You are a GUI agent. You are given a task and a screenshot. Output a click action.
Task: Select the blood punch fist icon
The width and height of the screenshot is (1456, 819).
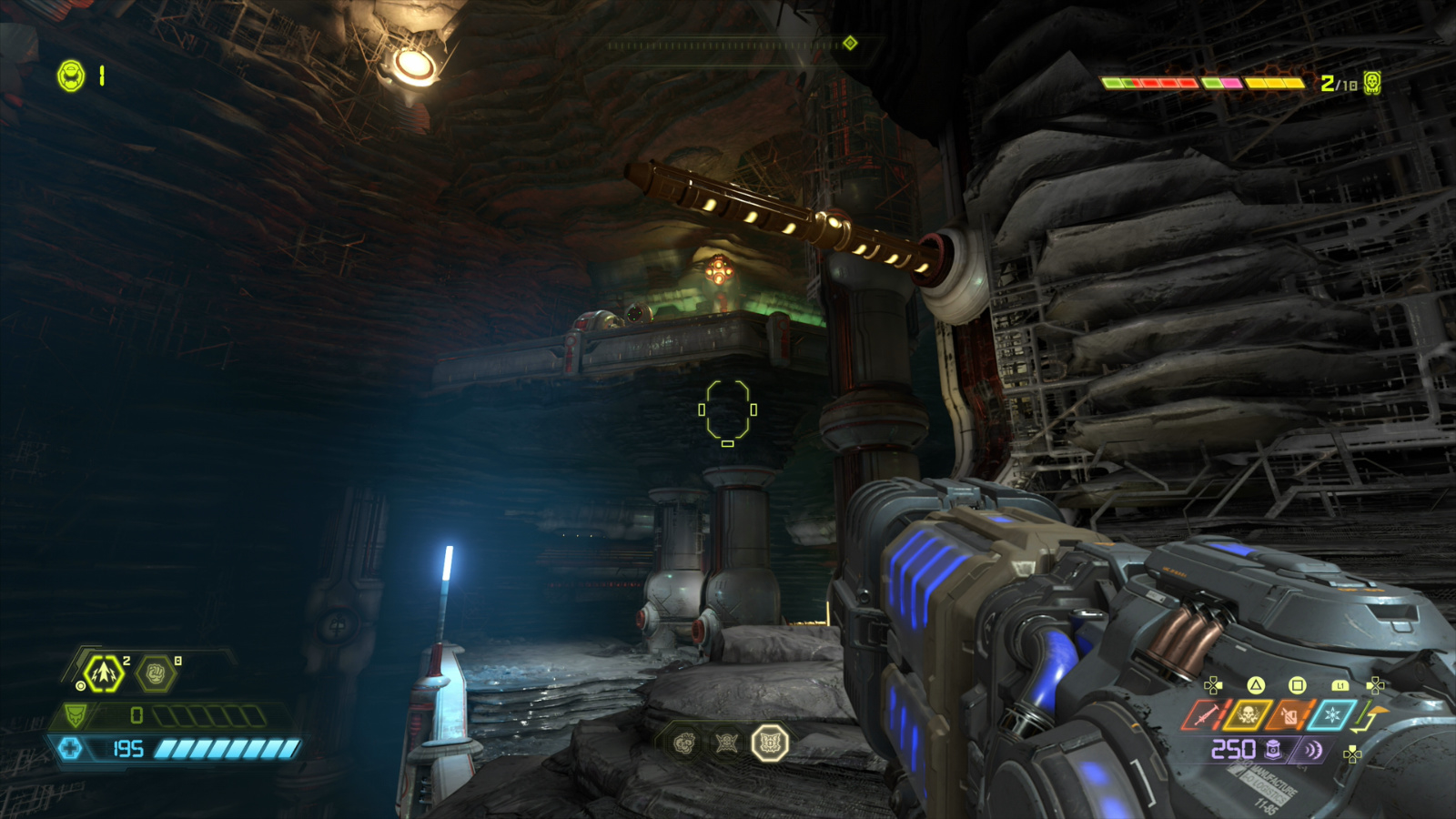click(x=156, y=673)
